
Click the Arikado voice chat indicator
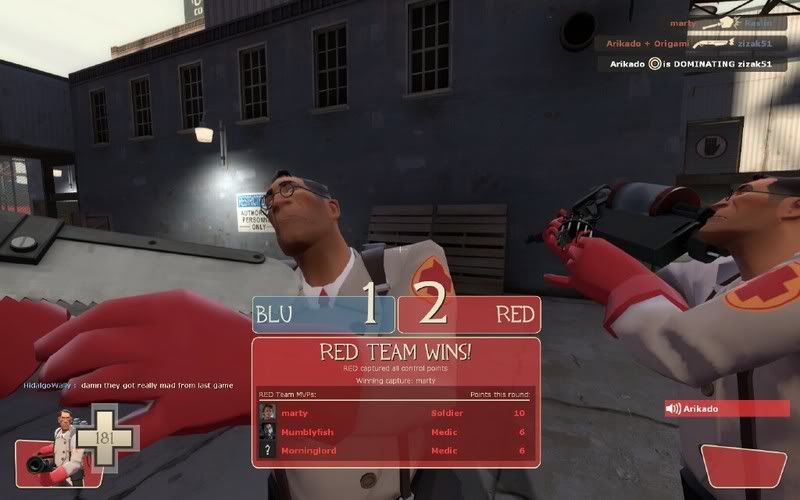pyautogui.click(x=720, y=408)
